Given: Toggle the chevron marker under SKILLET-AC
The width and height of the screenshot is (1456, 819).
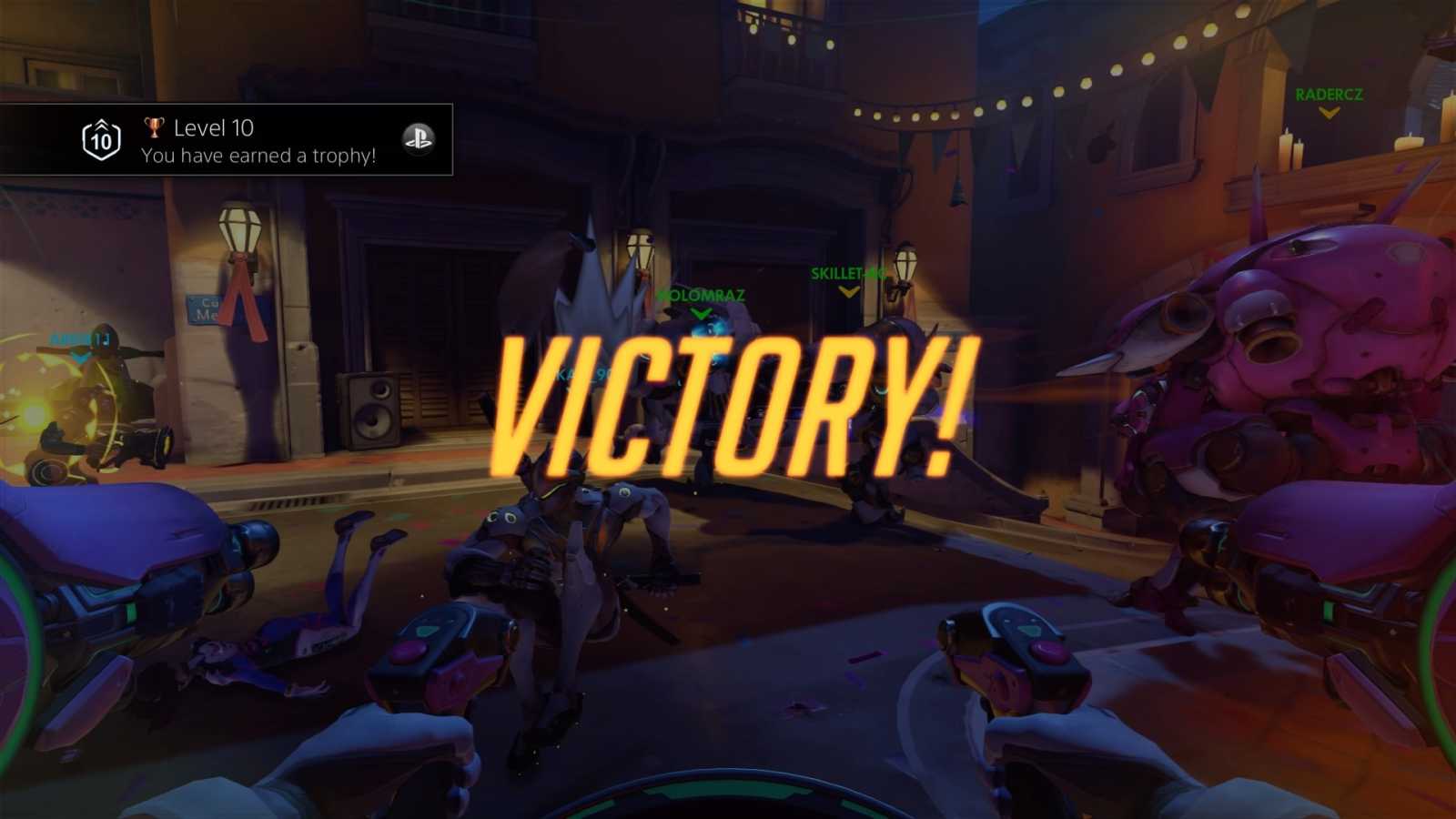Looking at the screenshot, I should [848, 291].
